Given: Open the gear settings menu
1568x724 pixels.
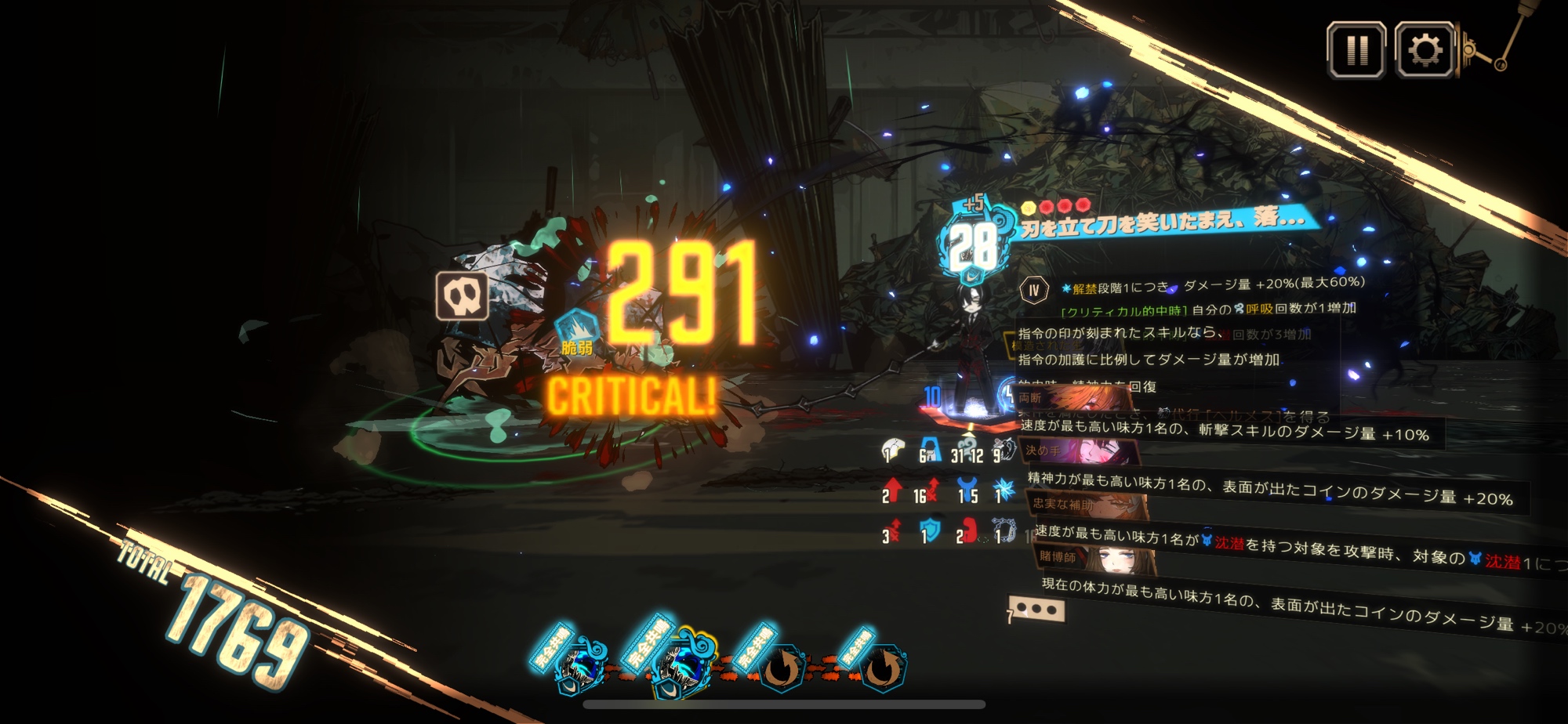Looking at the screenshot, I should point(1425,51).
